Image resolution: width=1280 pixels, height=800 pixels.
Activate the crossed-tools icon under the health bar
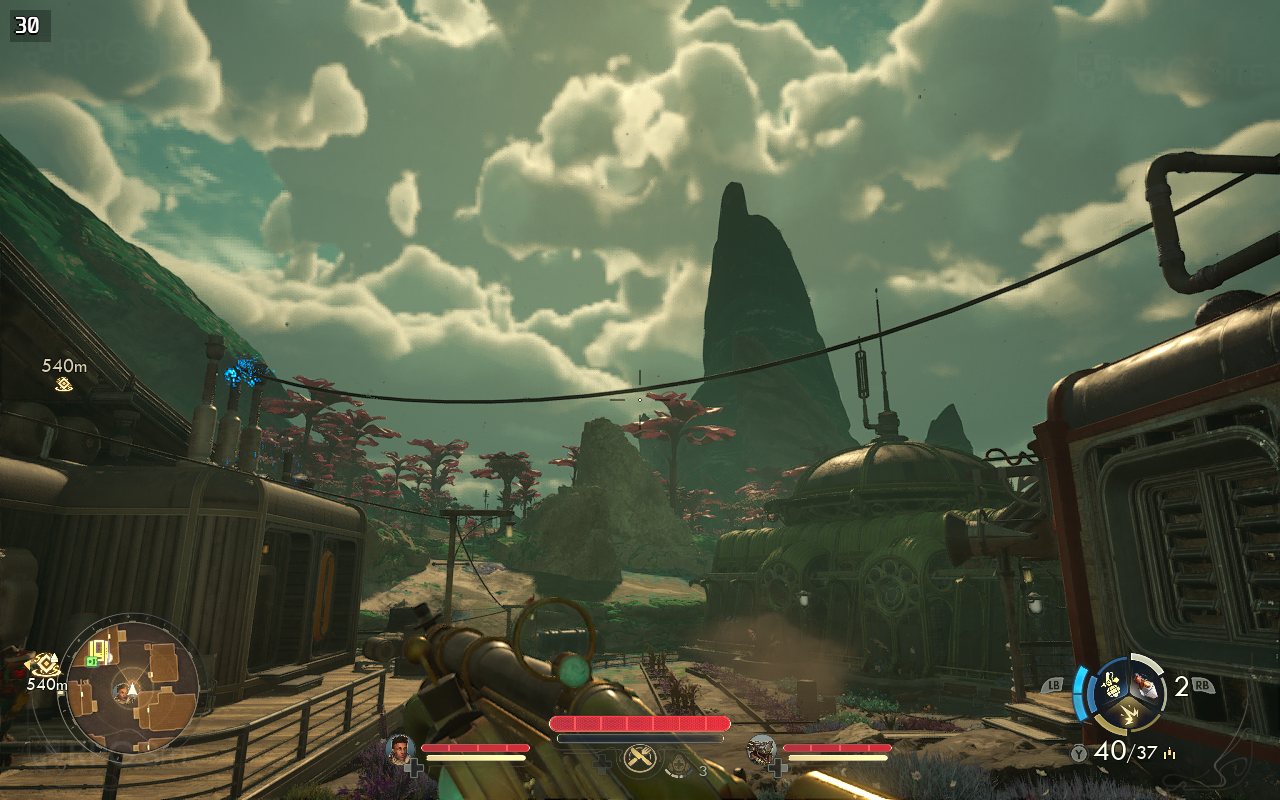639,759
